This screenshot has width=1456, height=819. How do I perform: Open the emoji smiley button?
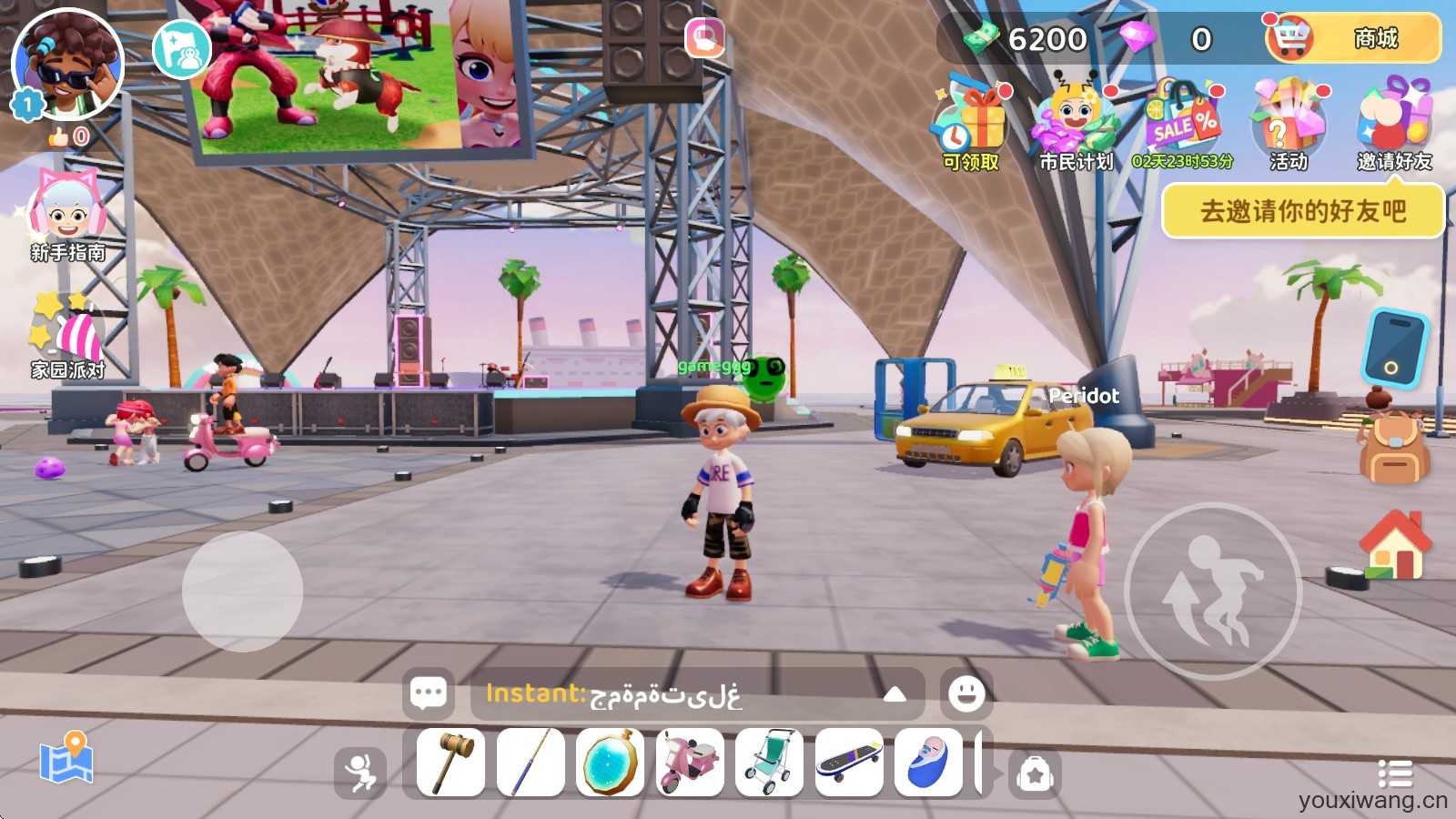click(966, 694)
